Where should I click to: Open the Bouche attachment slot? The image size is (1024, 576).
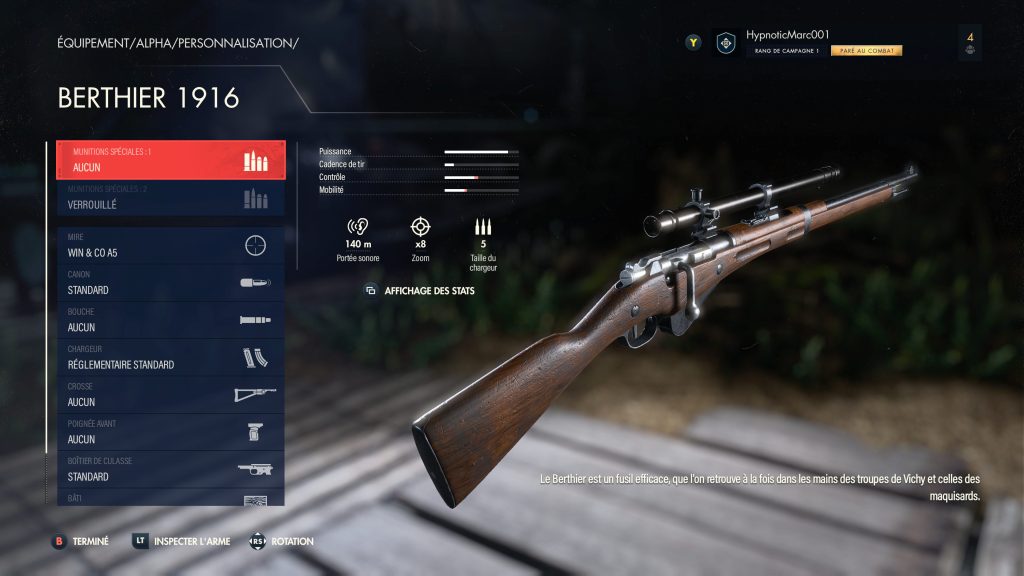pyautogui.click(x=170, y=320)
